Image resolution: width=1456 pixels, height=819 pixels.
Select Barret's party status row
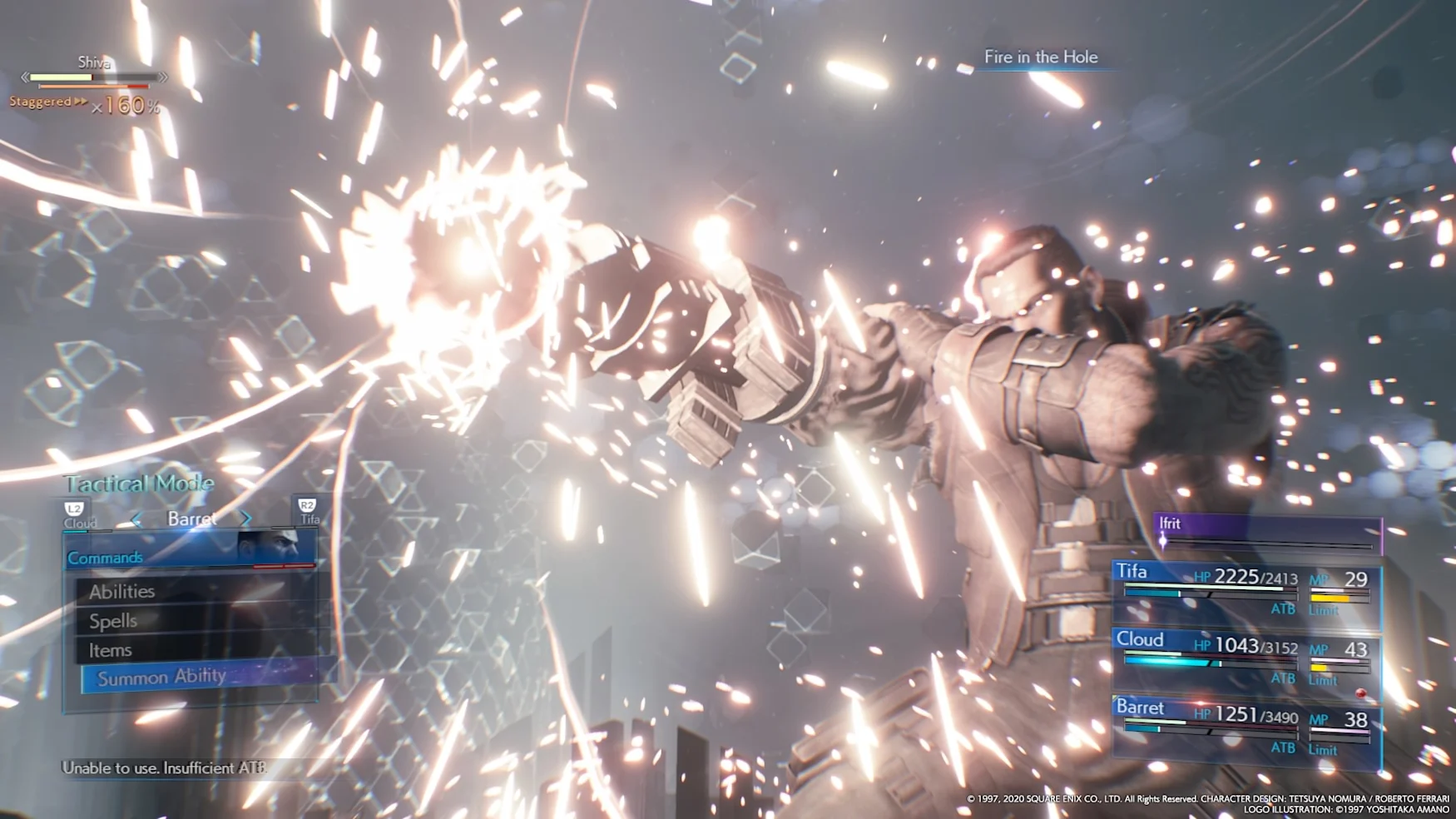point(1246,728)
